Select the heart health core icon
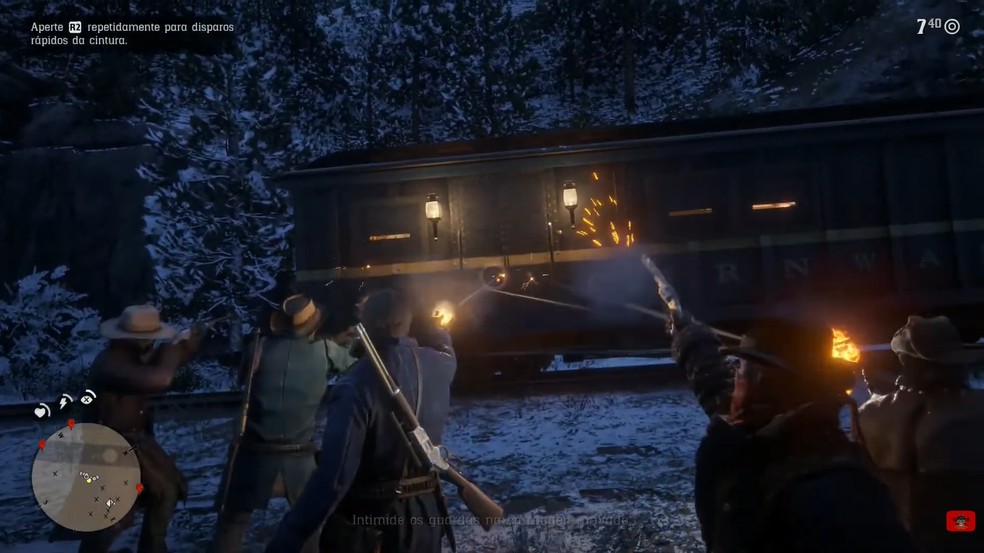 coord(42,411)
